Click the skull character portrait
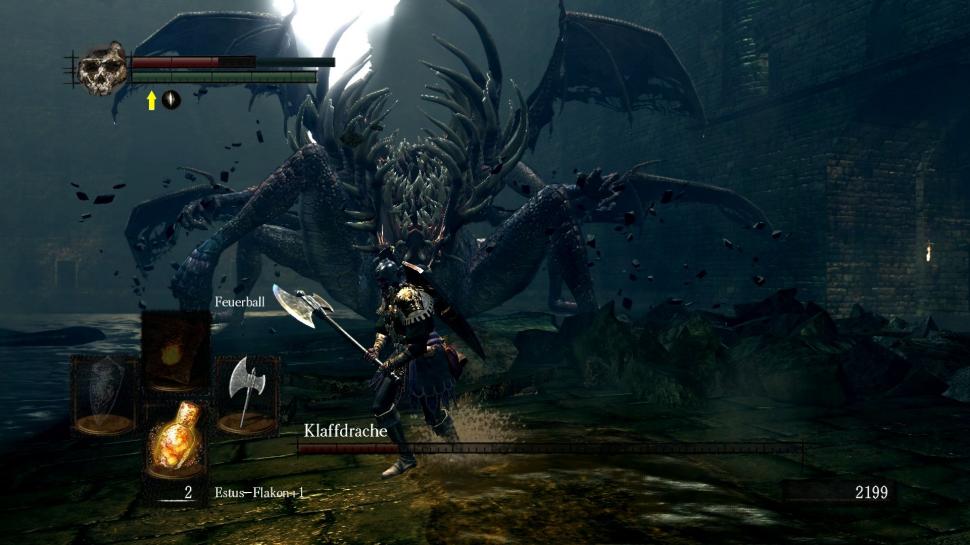This screenshot has height=545, width=970. [x=103, y=68]
